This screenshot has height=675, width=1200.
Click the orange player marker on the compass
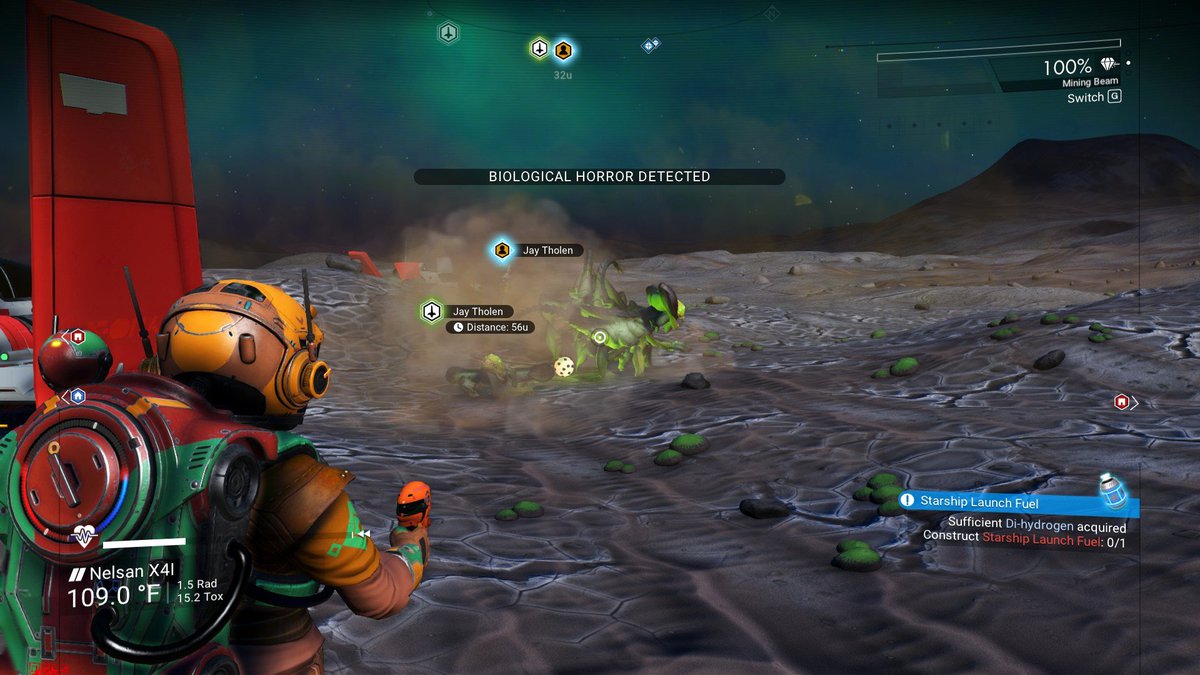tap(563, 49)
